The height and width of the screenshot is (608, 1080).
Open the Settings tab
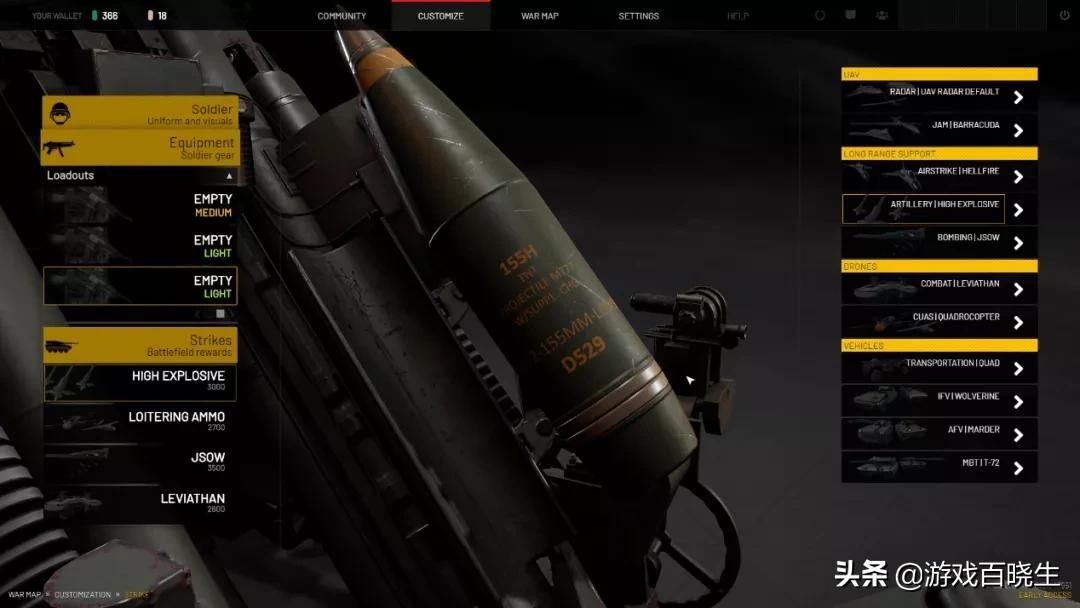[x=638, y=16]
